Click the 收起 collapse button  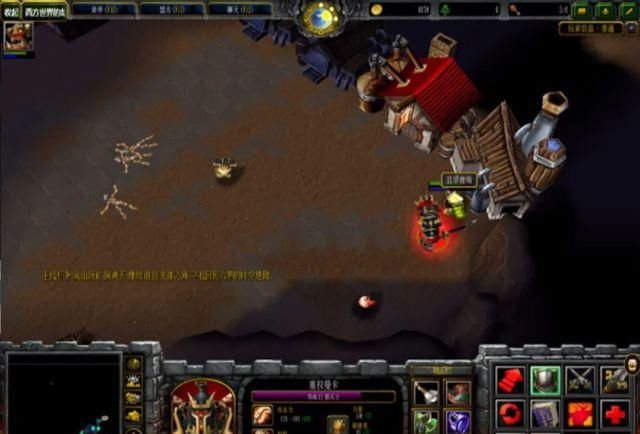point(11,12)
